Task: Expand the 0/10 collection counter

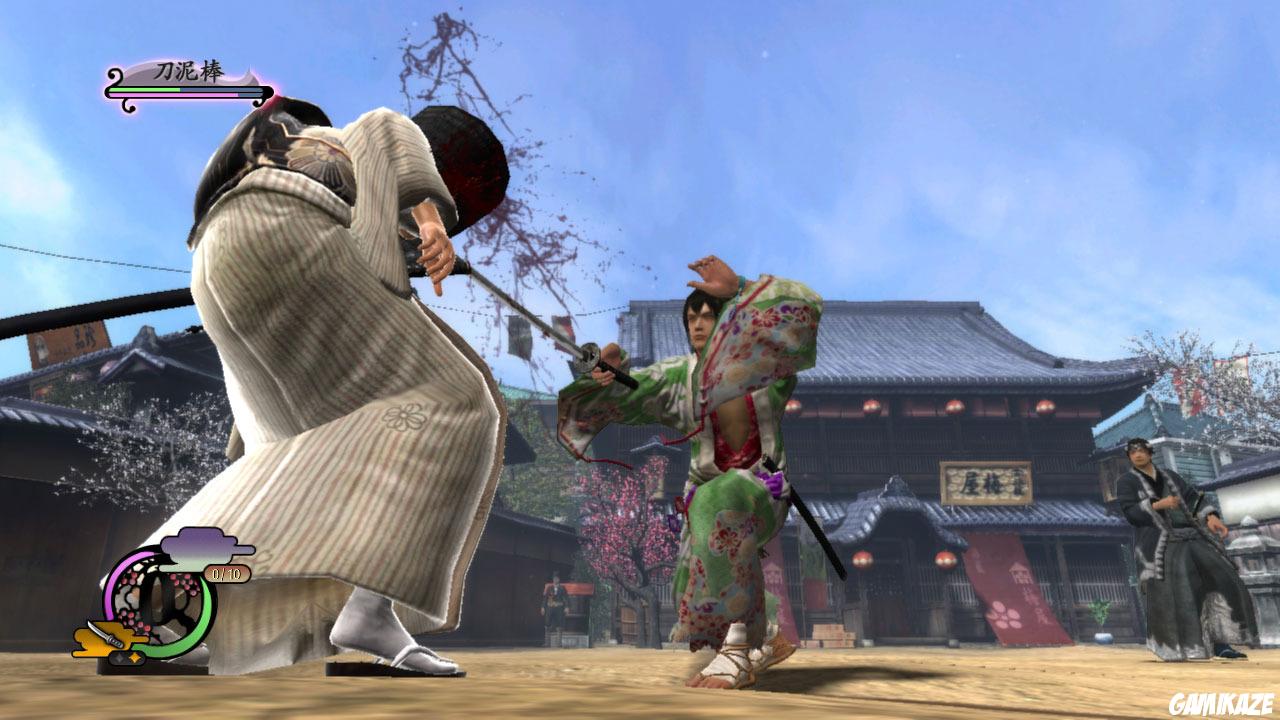Action: (x=226, y=573)
